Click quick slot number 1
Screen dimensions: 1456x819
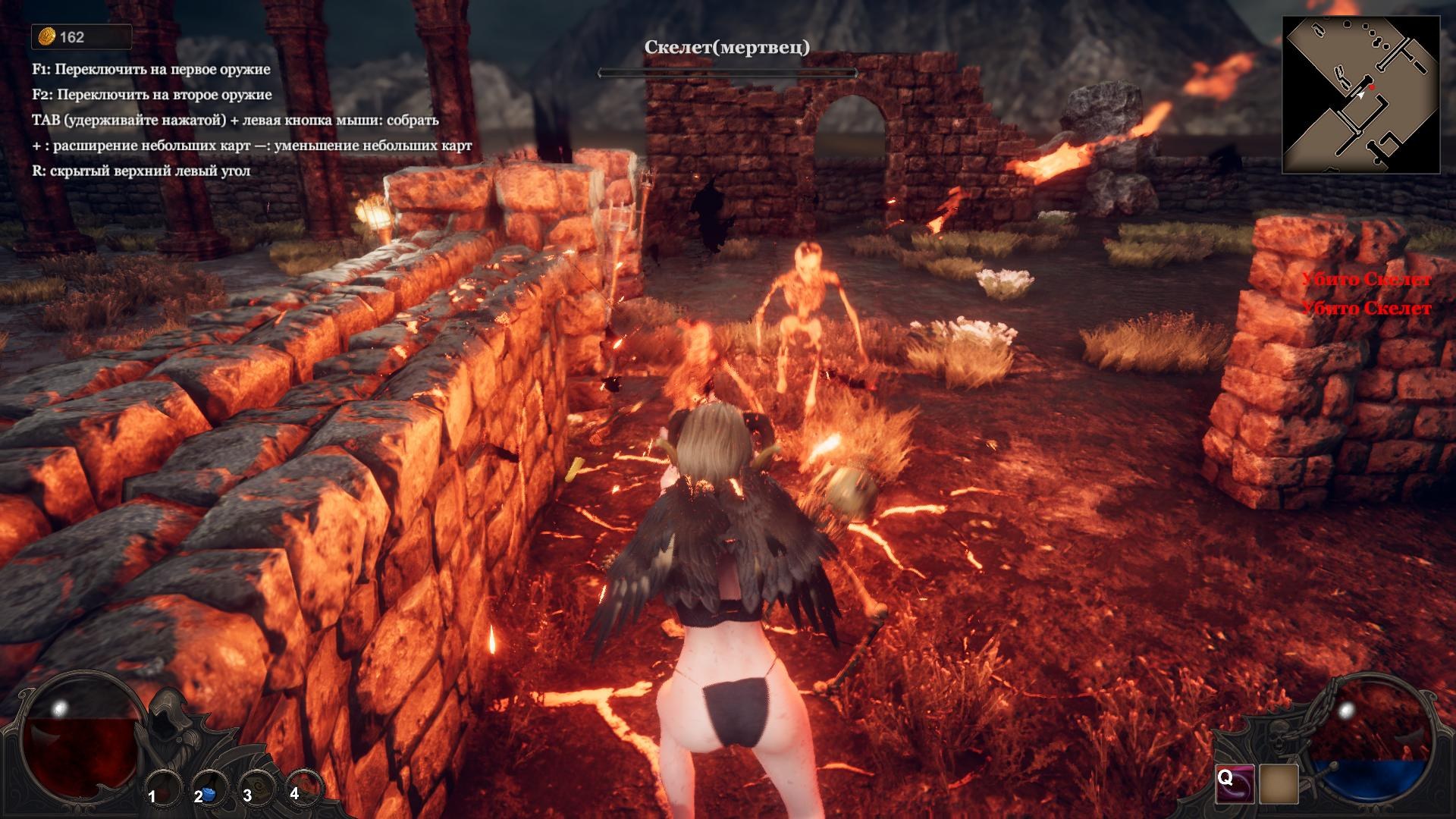(x=162, y=789)
